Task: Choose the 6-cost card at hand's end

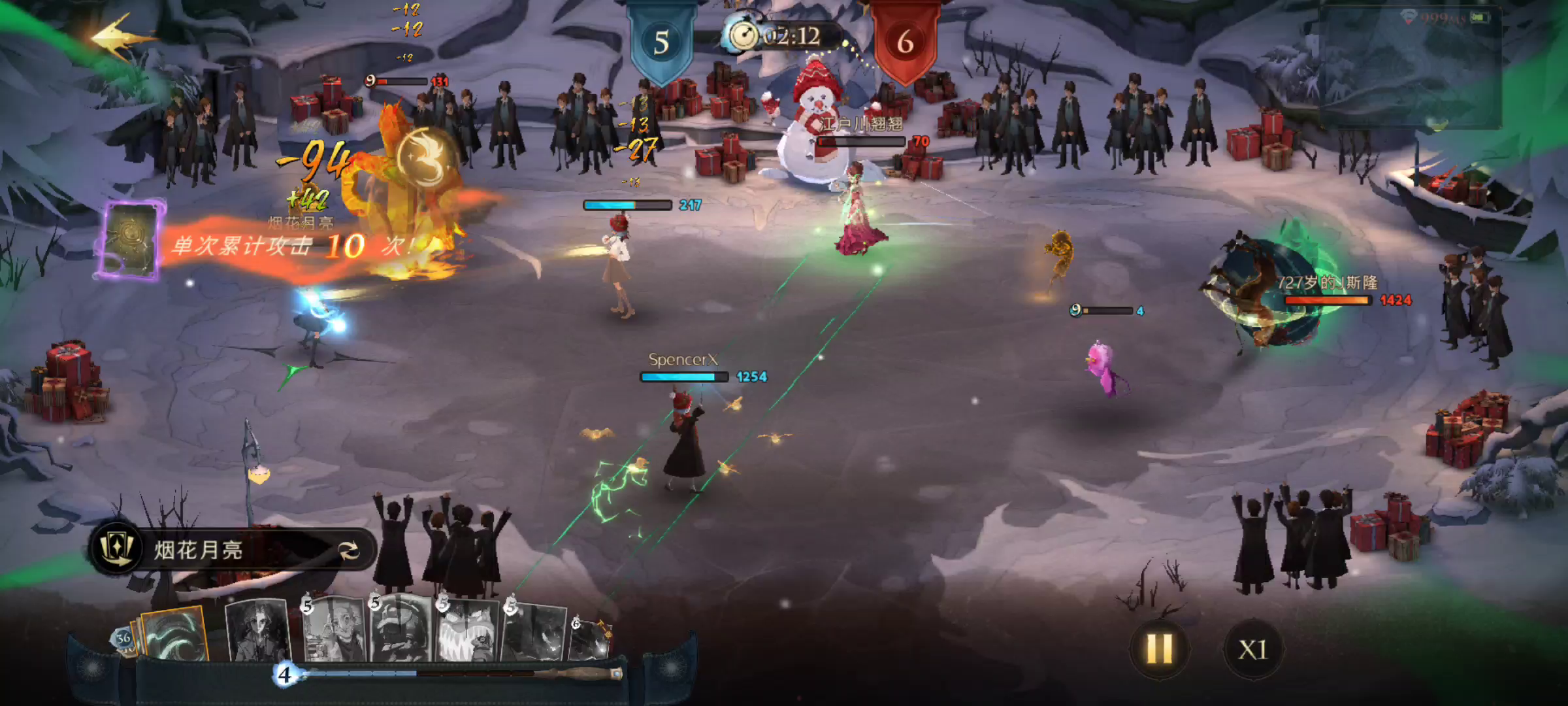Action: [590, 637]
